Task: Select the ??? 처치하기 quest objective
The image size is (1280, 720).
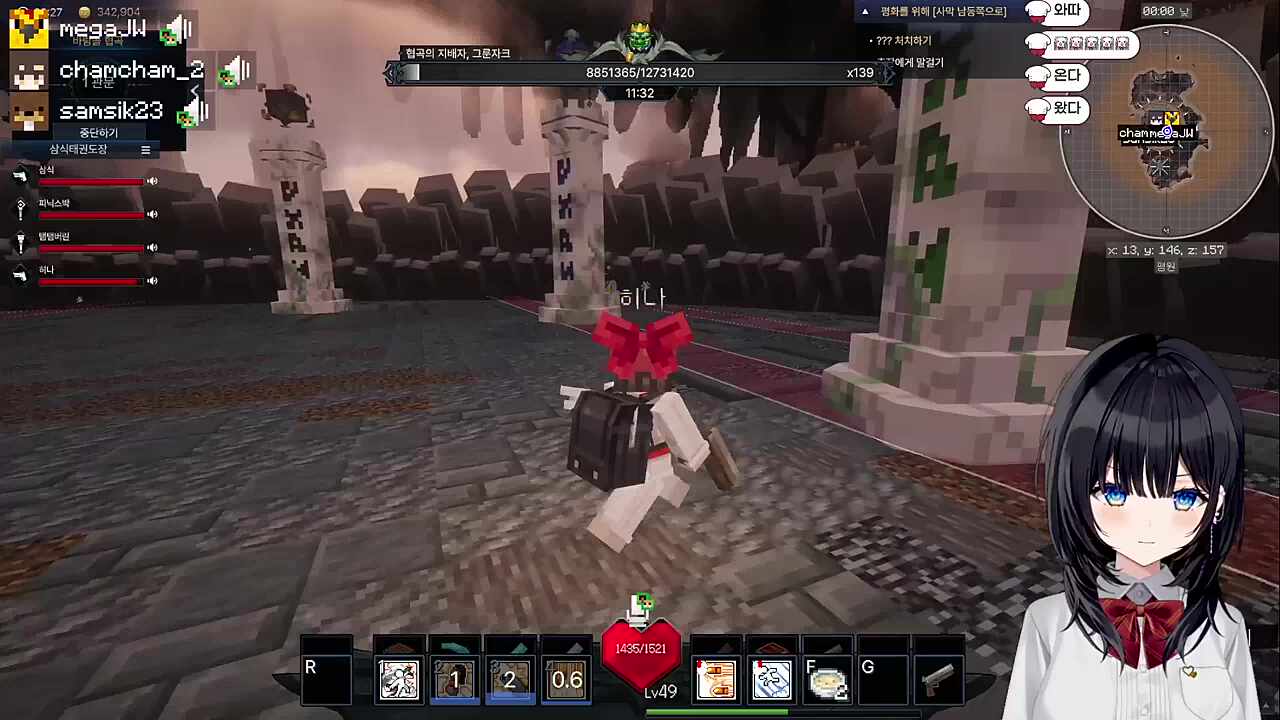Action: tap(903, 41)
